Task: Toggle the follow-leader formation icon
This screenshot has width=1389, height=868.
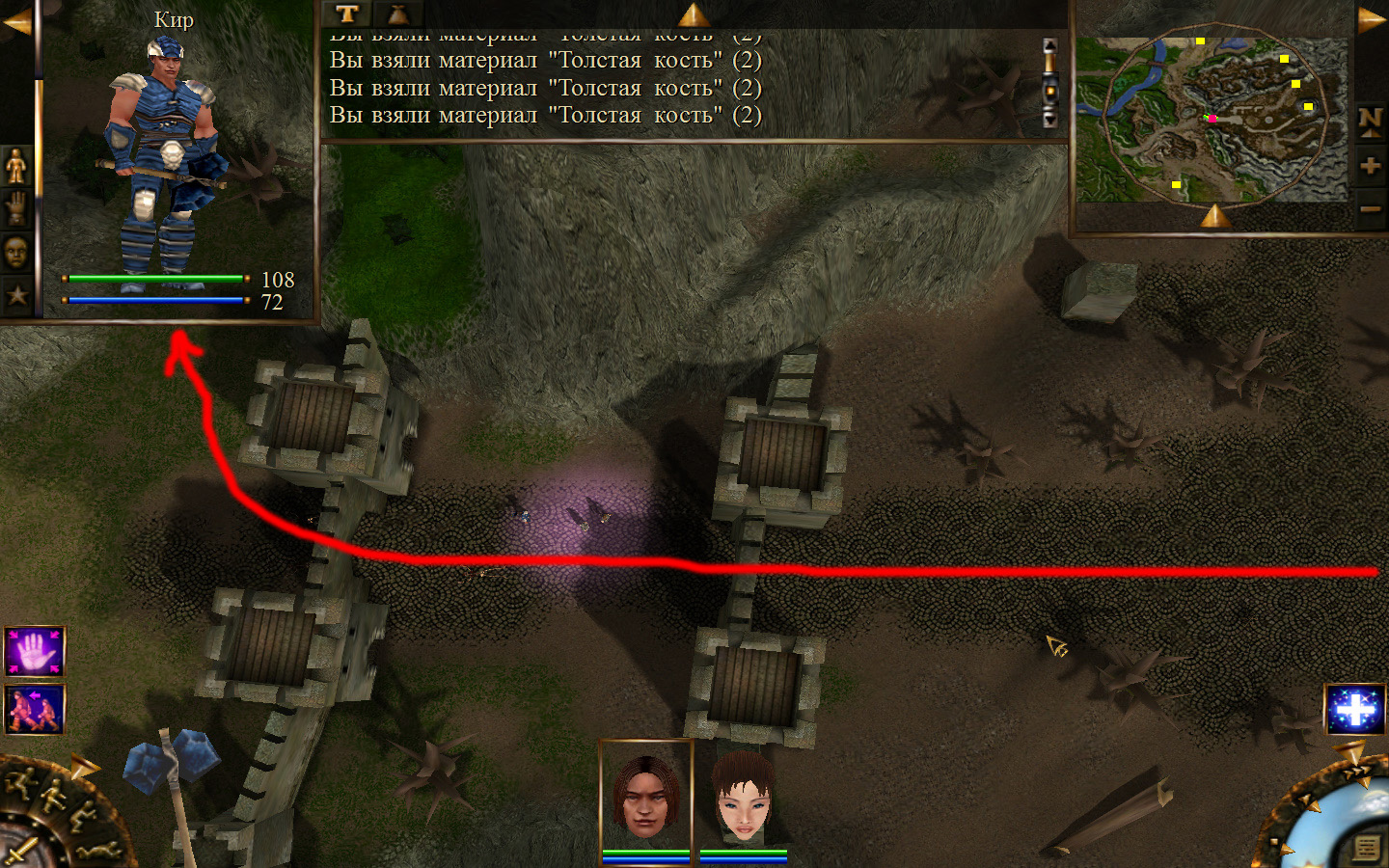Action: point(35,710)
